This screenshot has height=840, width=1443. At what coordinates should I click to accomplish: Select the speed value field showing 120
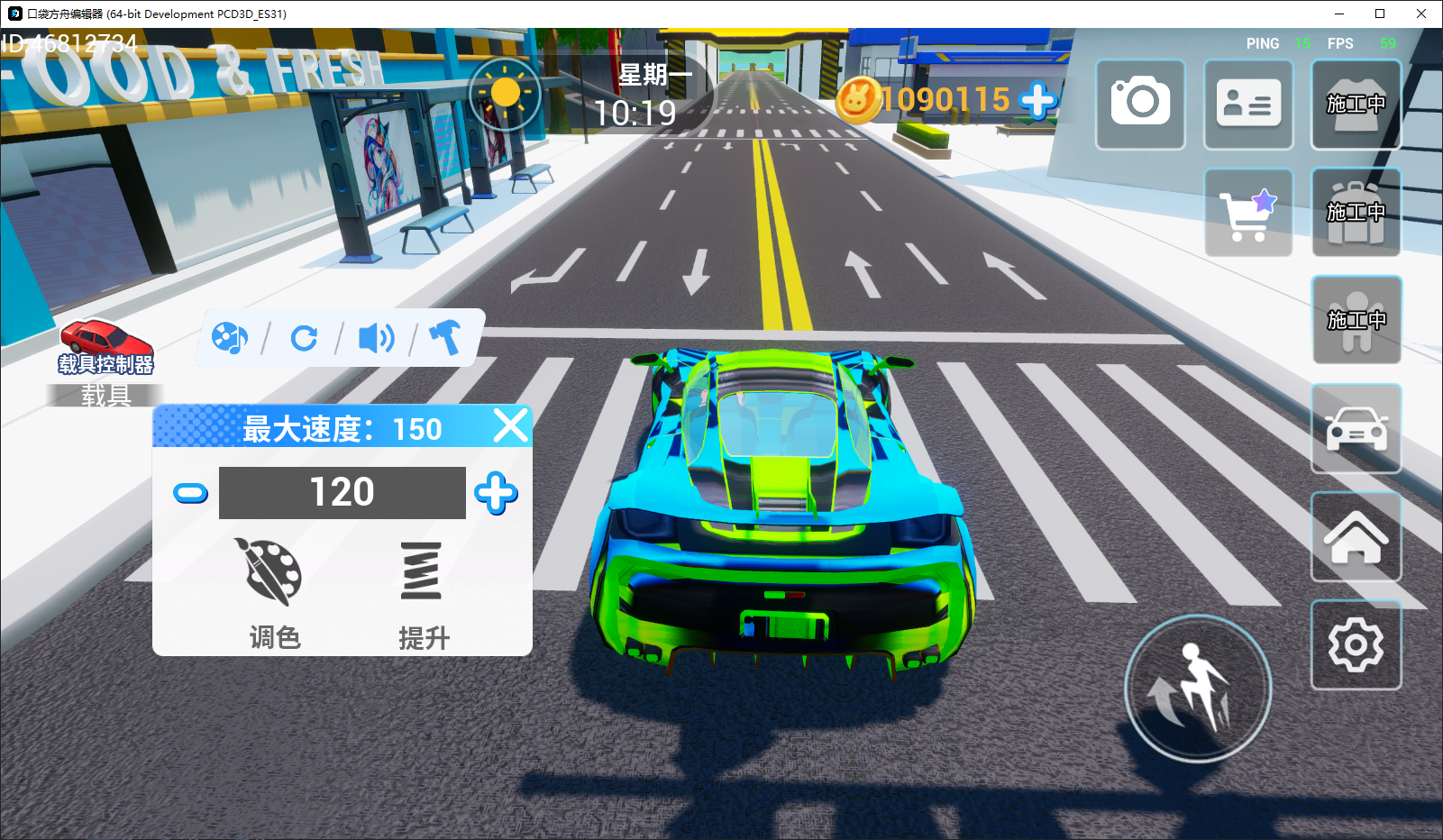coord(342,493)
